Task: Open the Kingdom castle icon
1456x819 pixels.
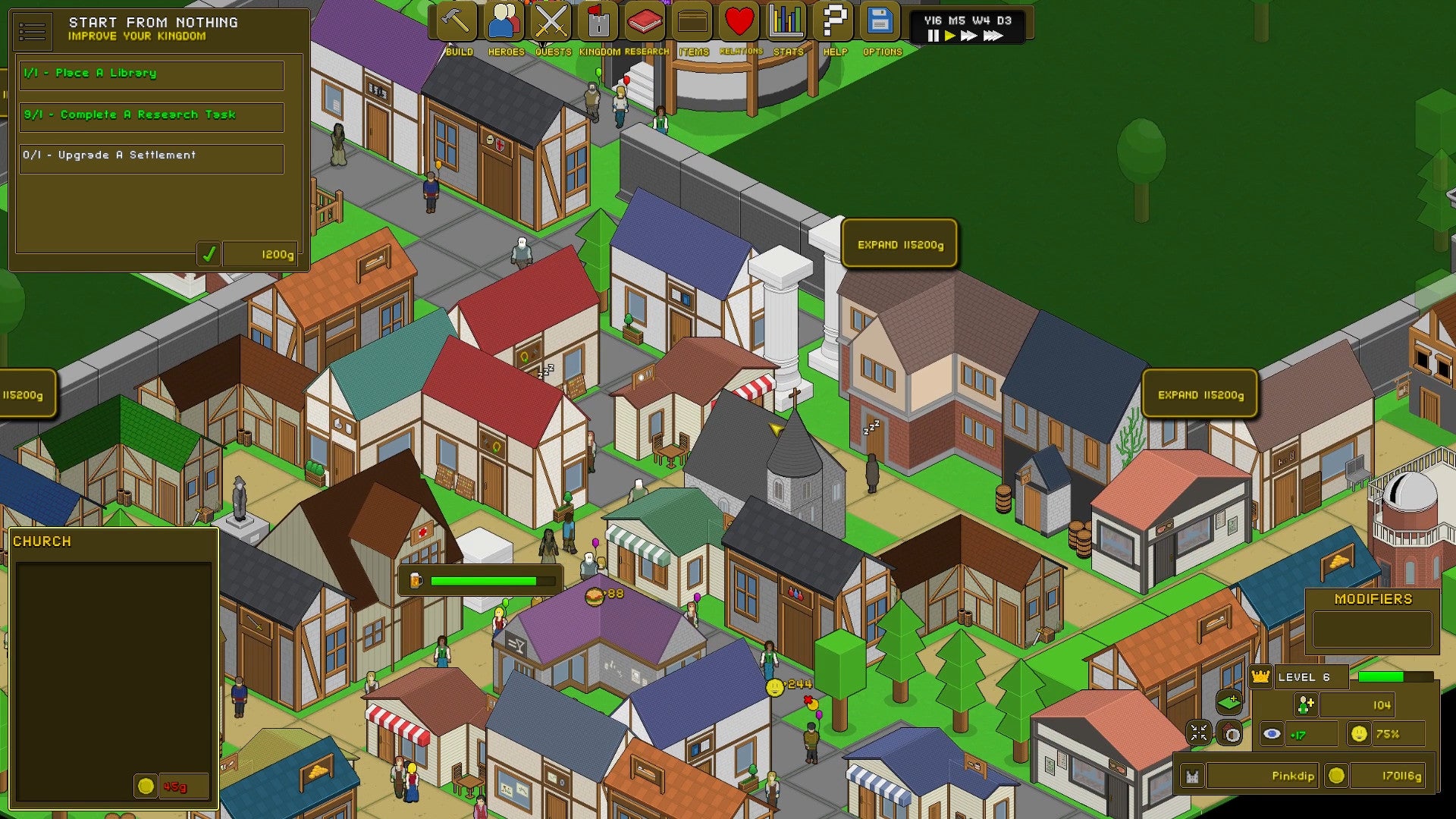Action: (599, 20)
